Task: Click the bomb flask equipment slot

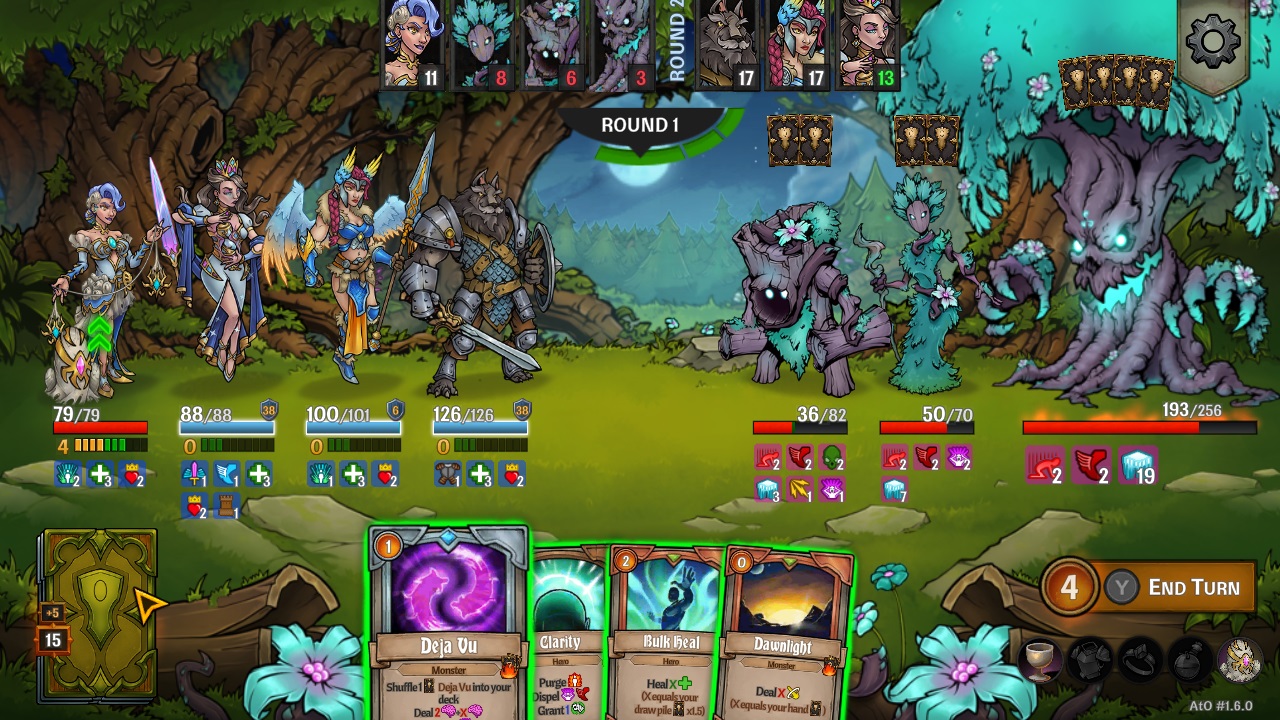Action: pyautogui.click(x=1188, y=660)
